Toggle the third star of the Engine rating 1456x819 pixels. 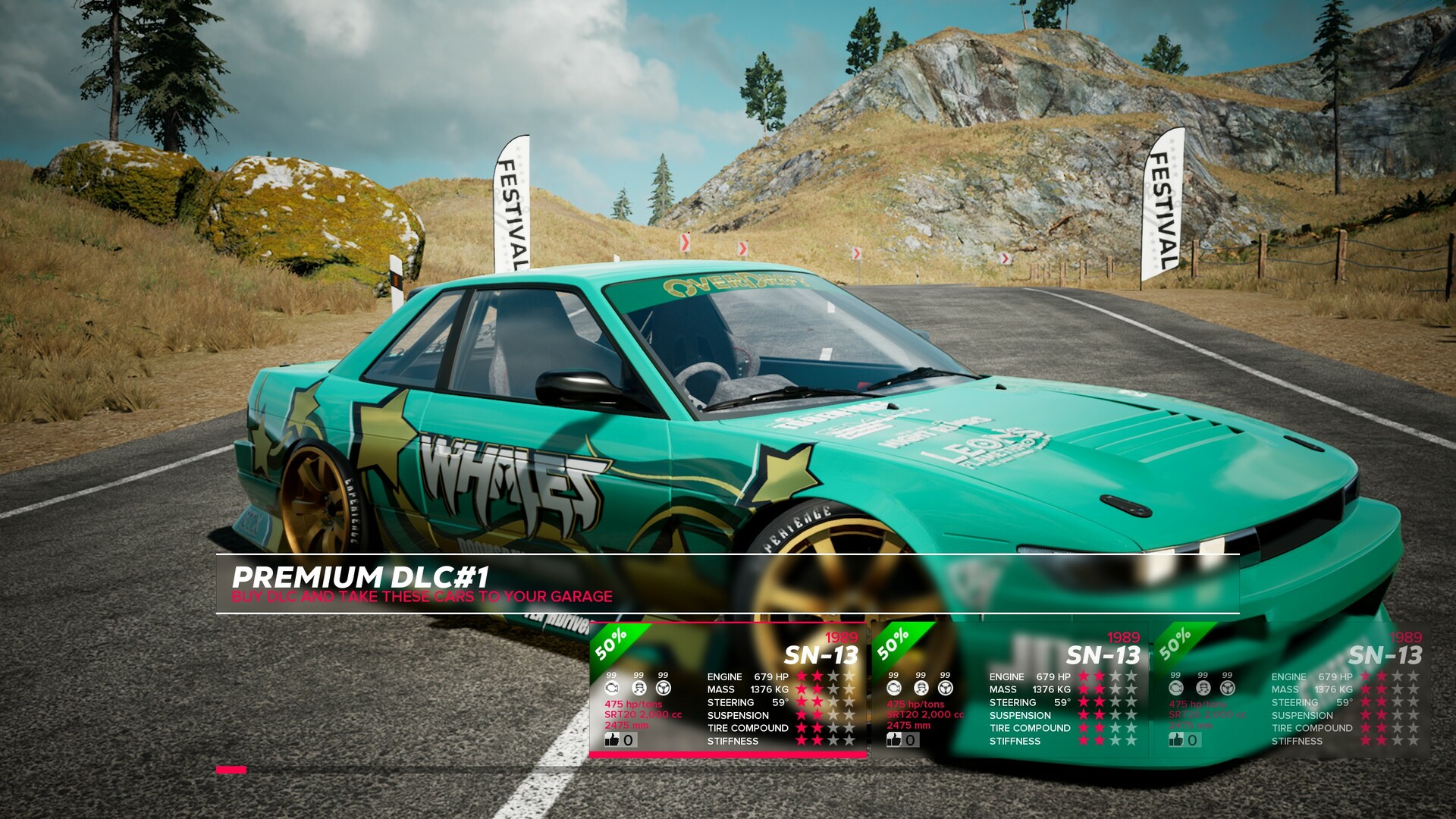point(834,675)
